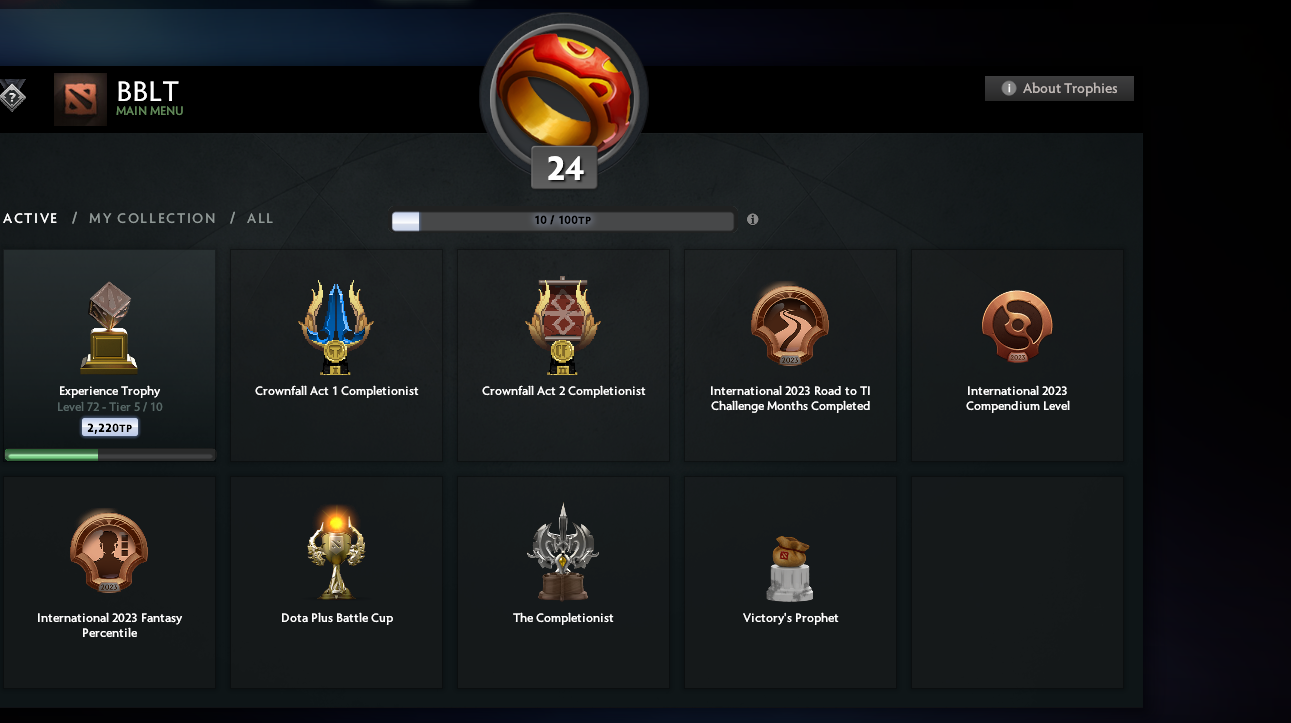Open the MY COLLECTION tab
Image resolution: width=1291 pixels, height=723 pixels.
tap(152, 218)
